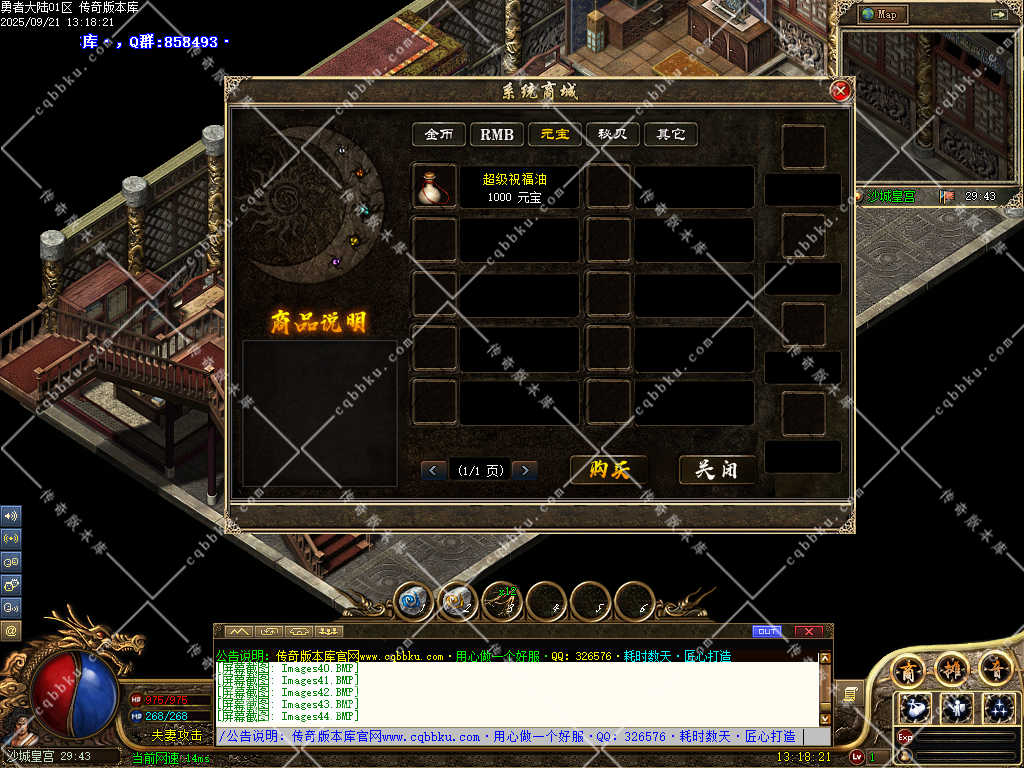The height and width of the screenshot is (768, 1024).
Task: Click the 购买 buy button
Action: (609, 470)
